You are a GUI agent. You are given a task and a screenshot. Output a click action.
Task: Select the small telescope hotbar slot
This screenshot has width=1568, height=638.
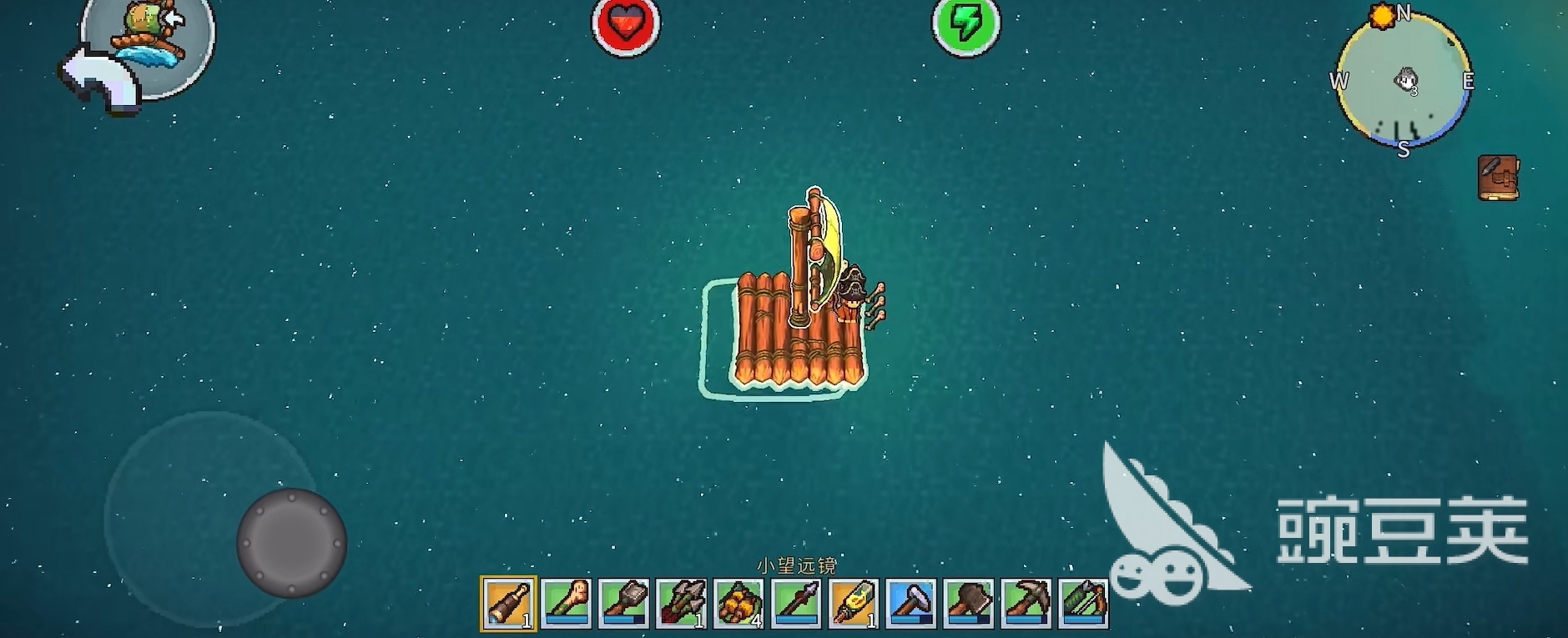508,603
